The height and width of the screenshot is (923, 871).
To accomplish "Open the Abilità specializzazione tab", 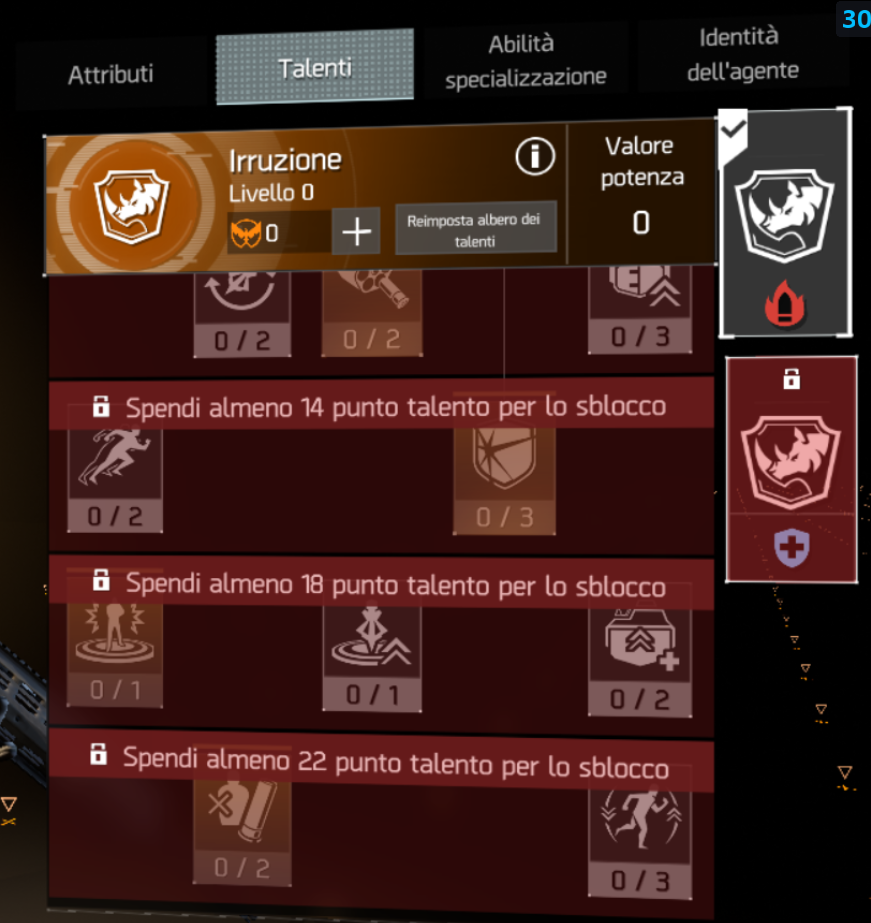I will coord(526,61).
